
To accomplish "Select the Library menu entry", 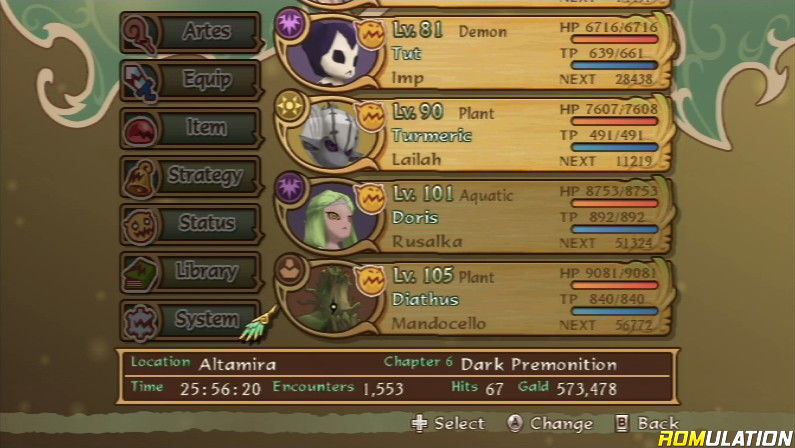I will pyautogui.click(x=190, y=271).
